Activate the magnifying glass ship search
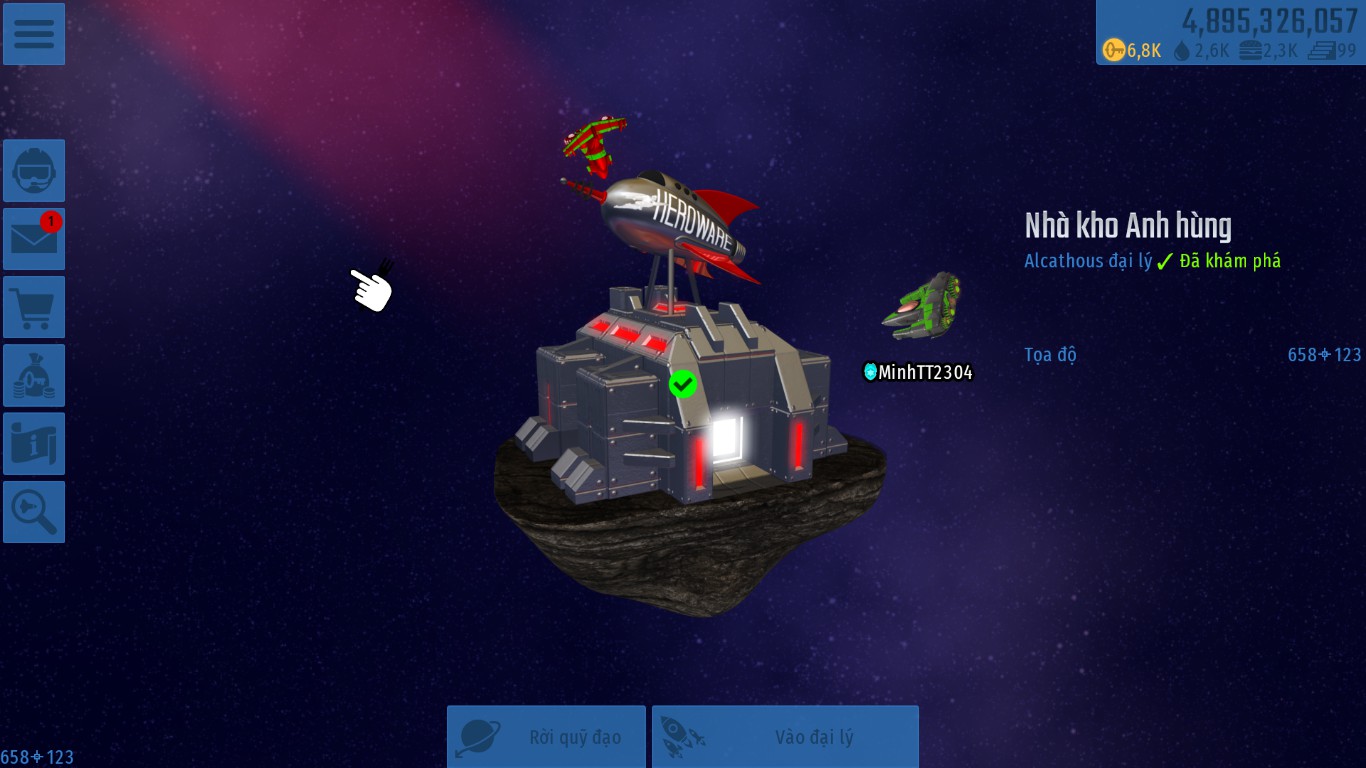This screenshot has width=1366, height=768. (x=34, y=512)
